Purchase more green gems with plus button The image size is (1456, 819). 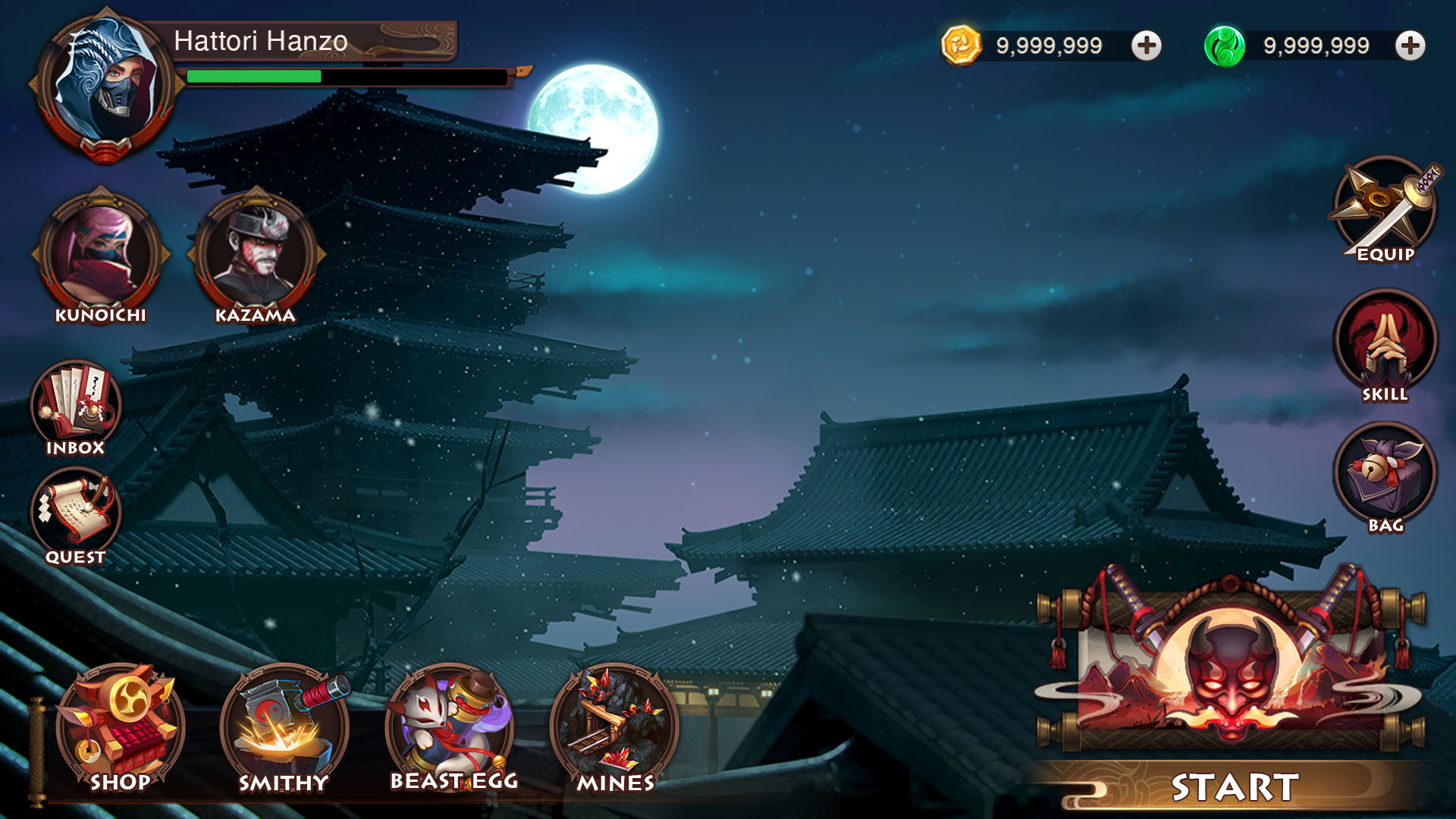1410,45
